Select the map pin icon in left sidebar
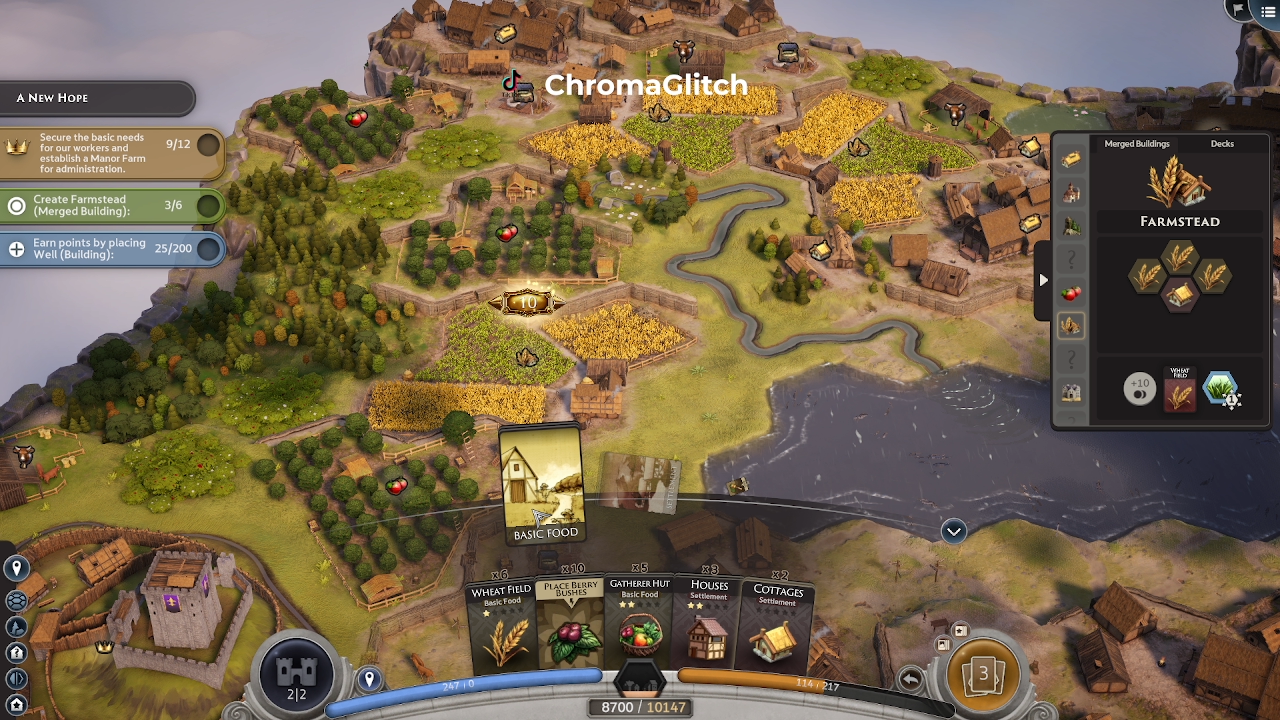Screen dimensions: 1280x720 tap(16, 568)
